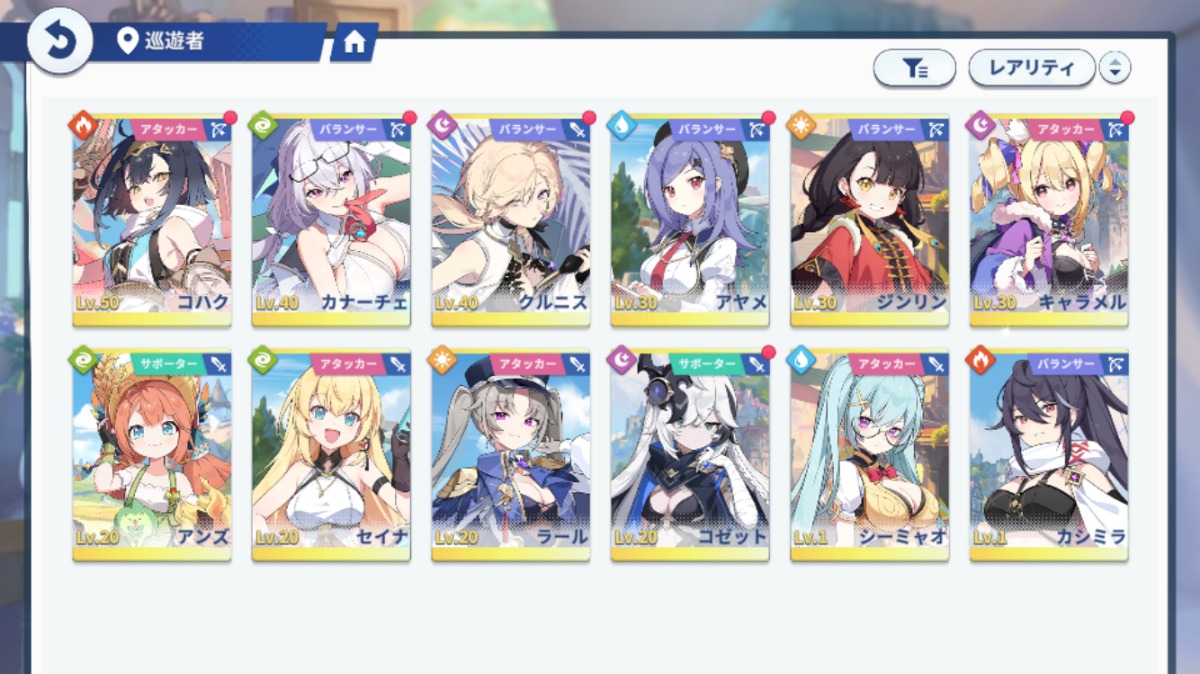1200x674 pixels.
Task: Open the レアリティ sort dropdown
Action: tap(1030, 68)
